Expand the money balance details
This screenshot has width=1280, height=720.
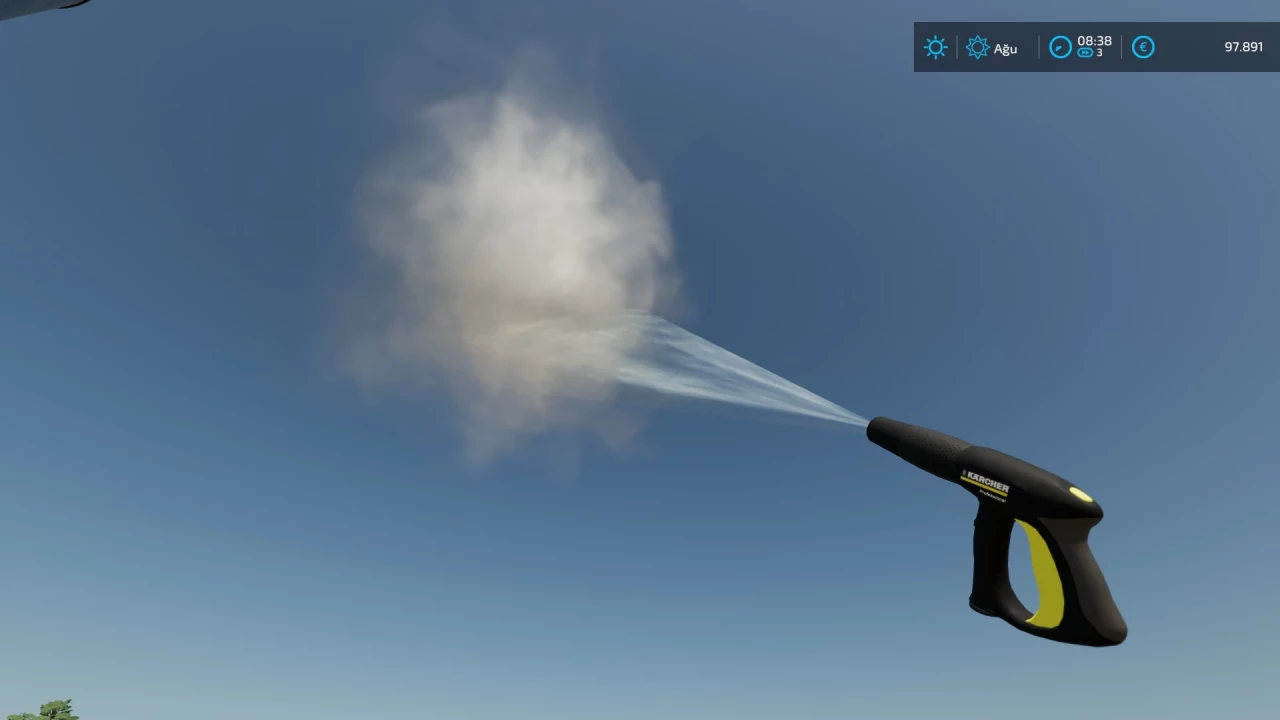(x=1243, y=46)
